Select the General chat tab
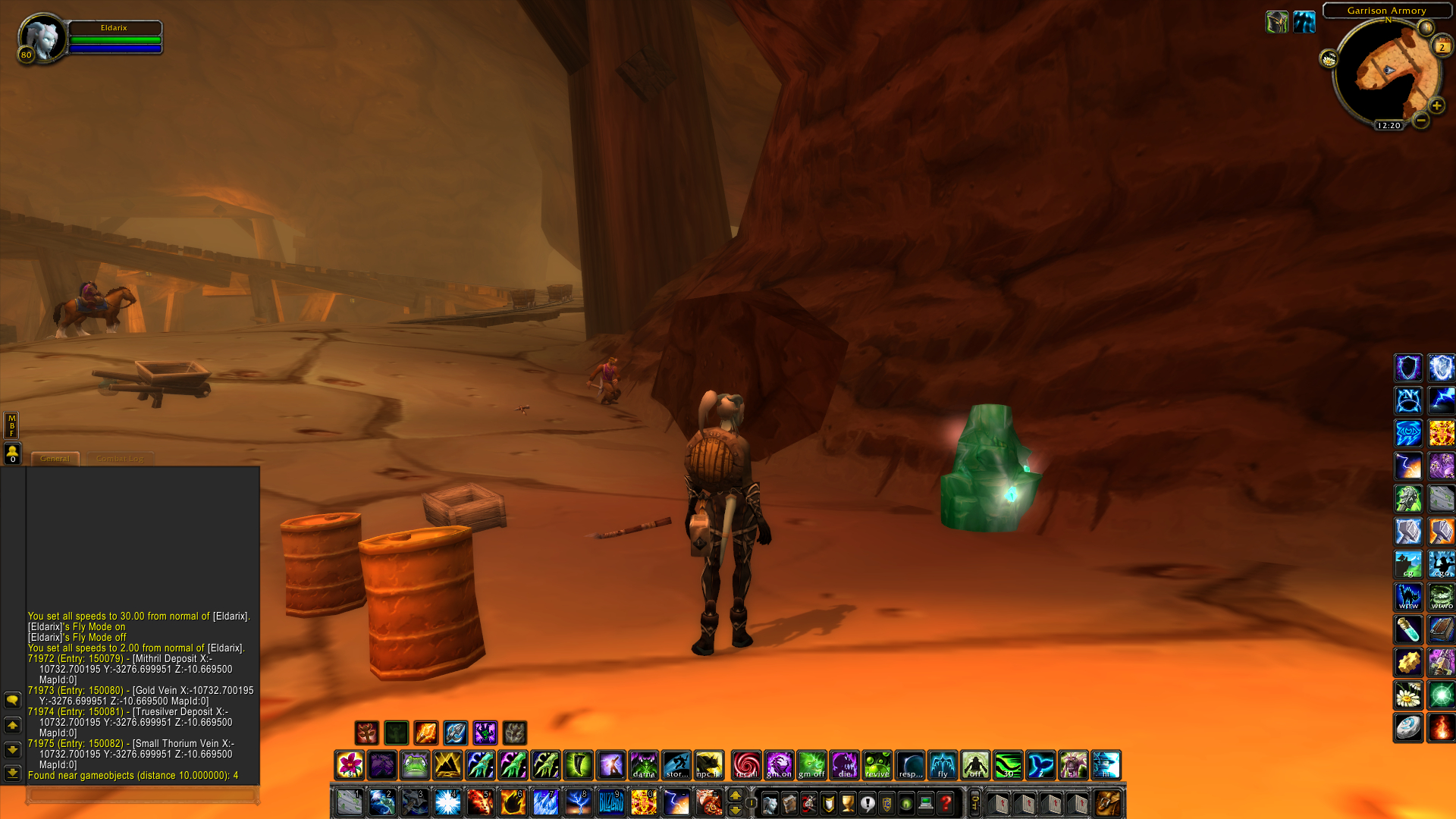 coord(55,458)
